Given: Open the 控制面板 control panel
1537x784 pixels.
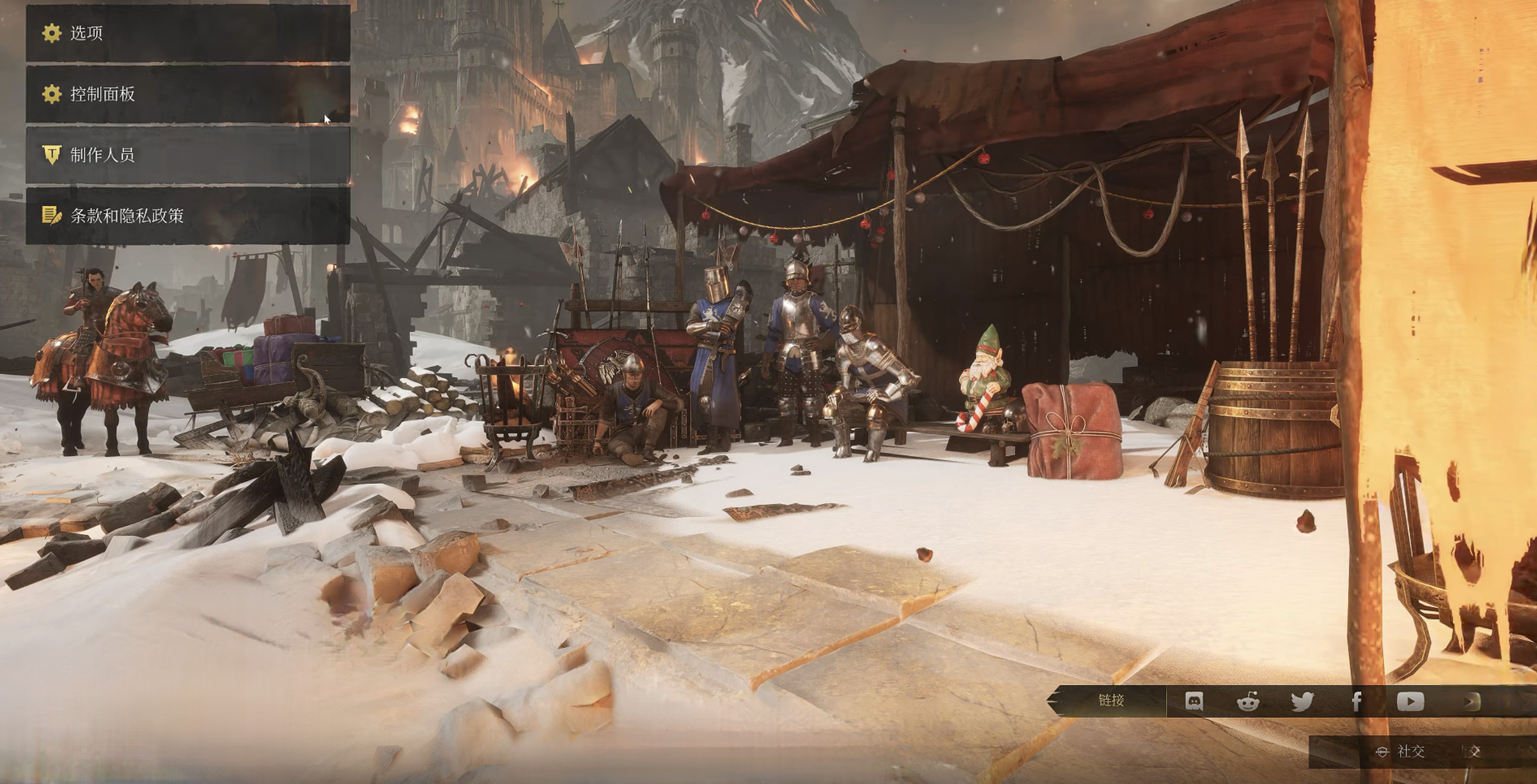Looking at the screenshot, I should click(187, 94).
